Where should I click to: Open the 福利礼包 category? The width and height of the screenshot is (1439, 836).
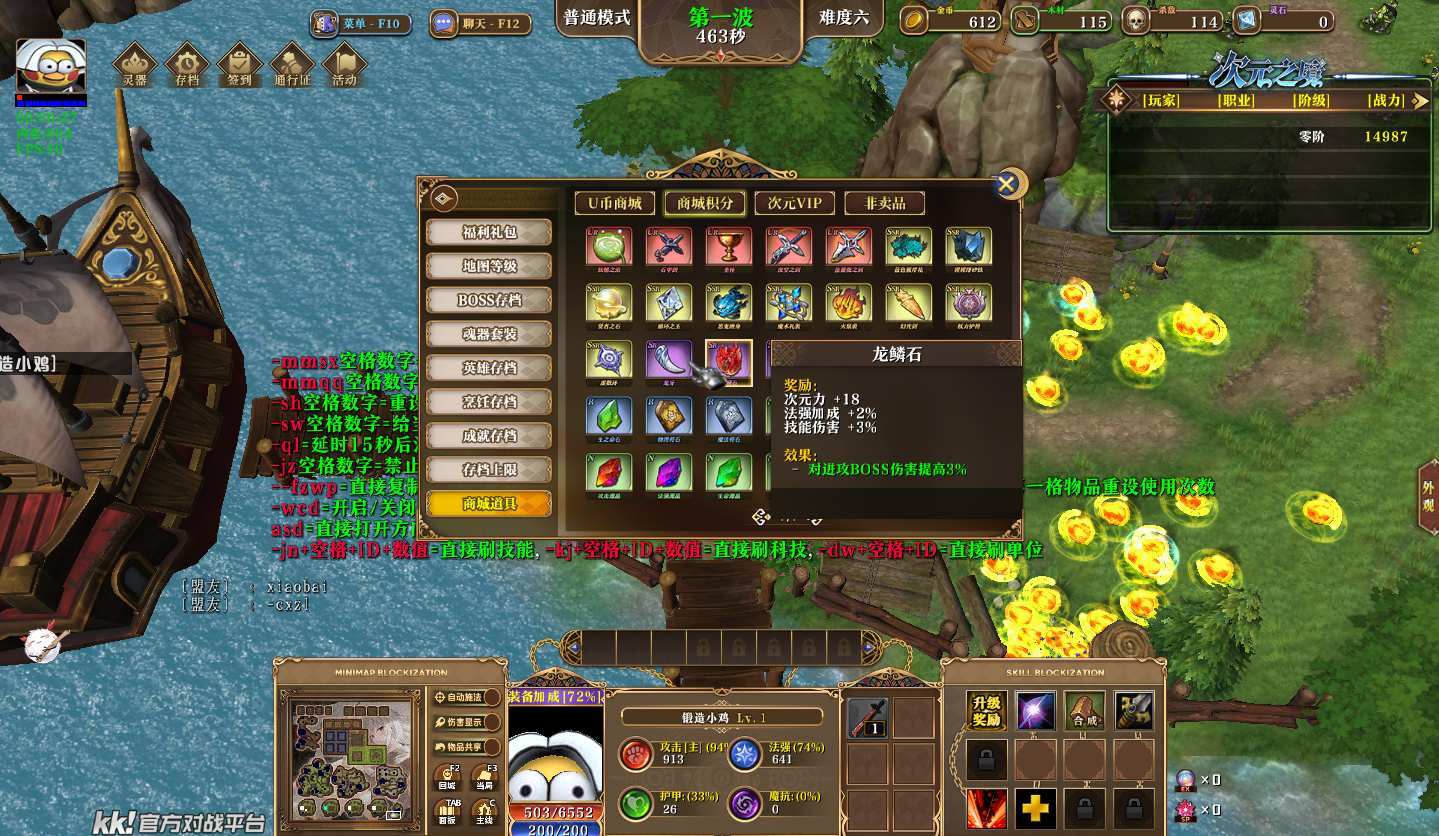pyautogui.click(x=489, y=232)
